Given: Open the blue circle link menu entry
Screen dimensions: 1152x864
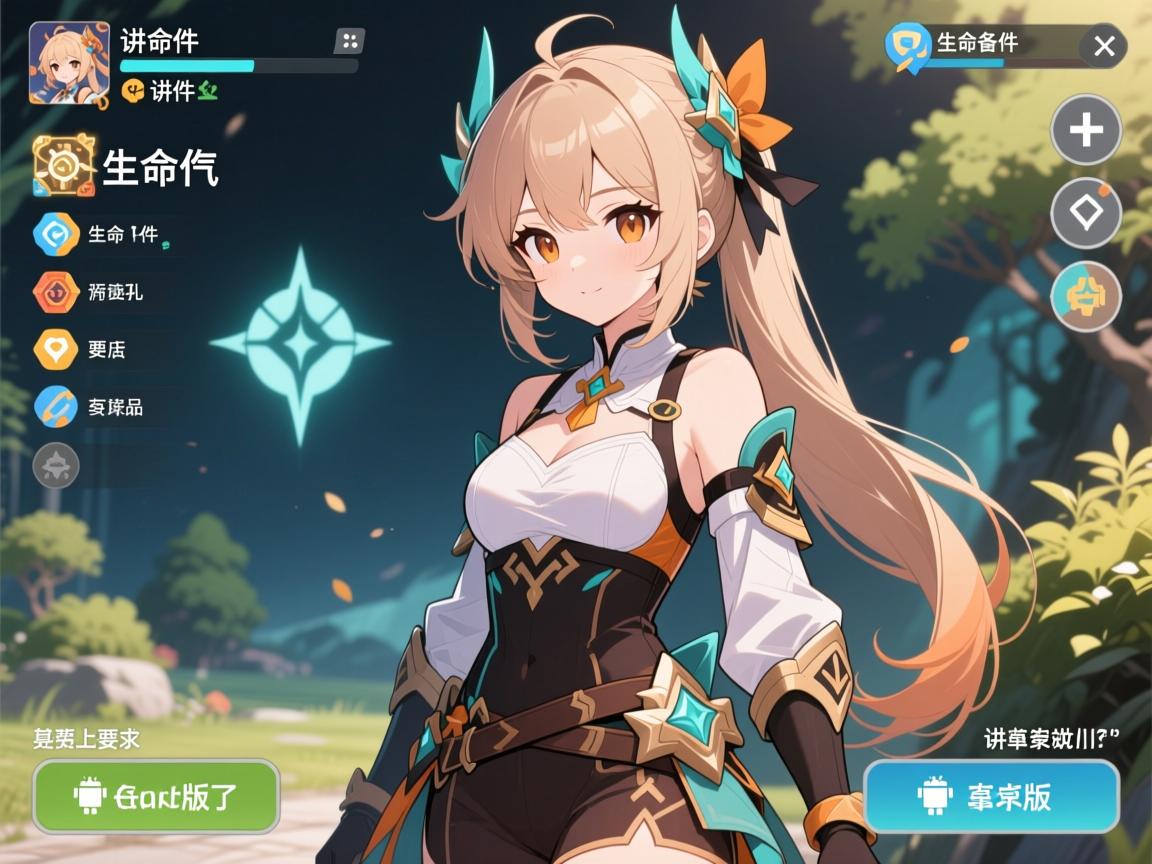Looking at the screenshot, I should (56, 406).
